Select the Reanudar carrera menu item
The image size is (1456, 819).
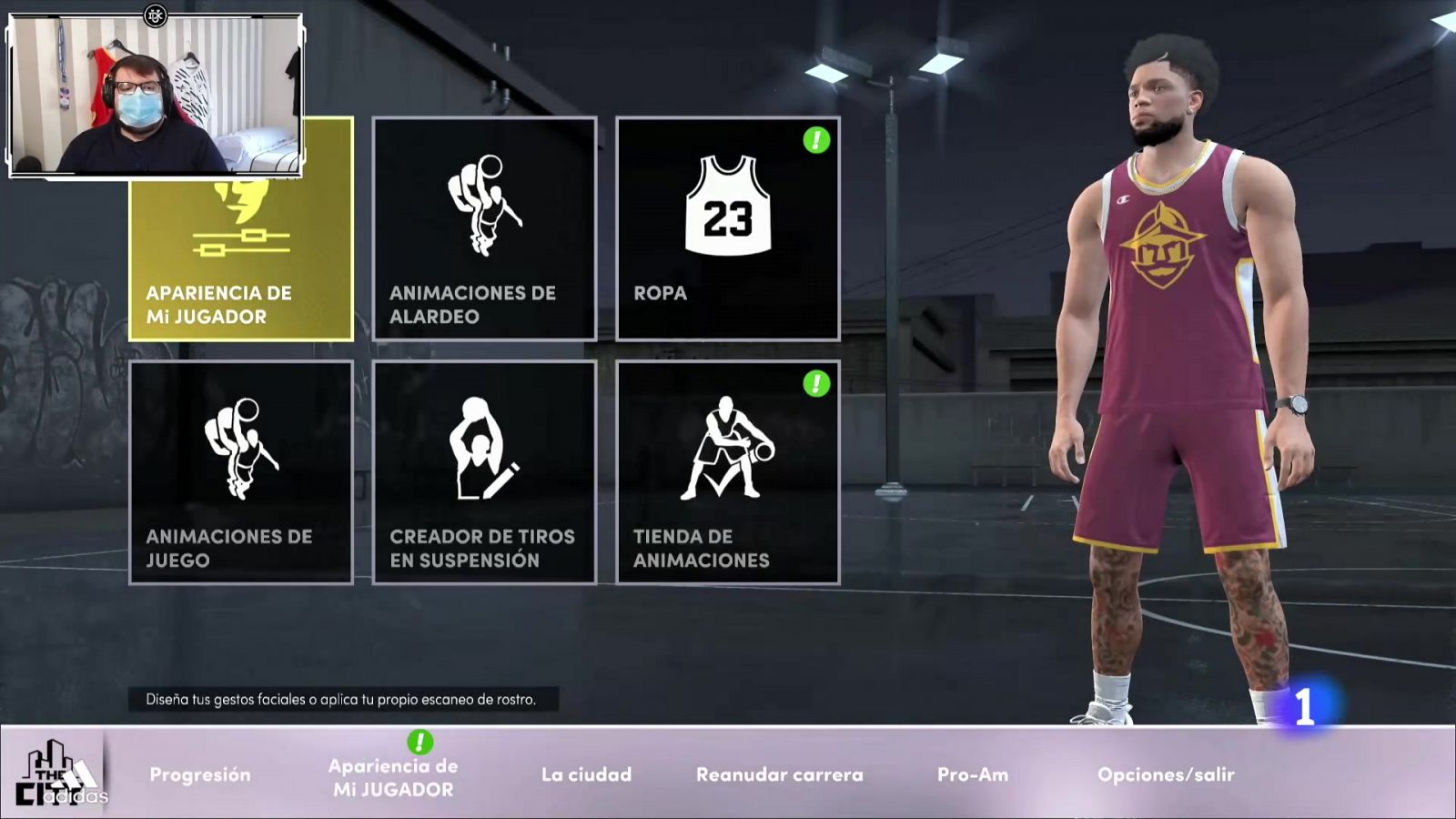778,775
